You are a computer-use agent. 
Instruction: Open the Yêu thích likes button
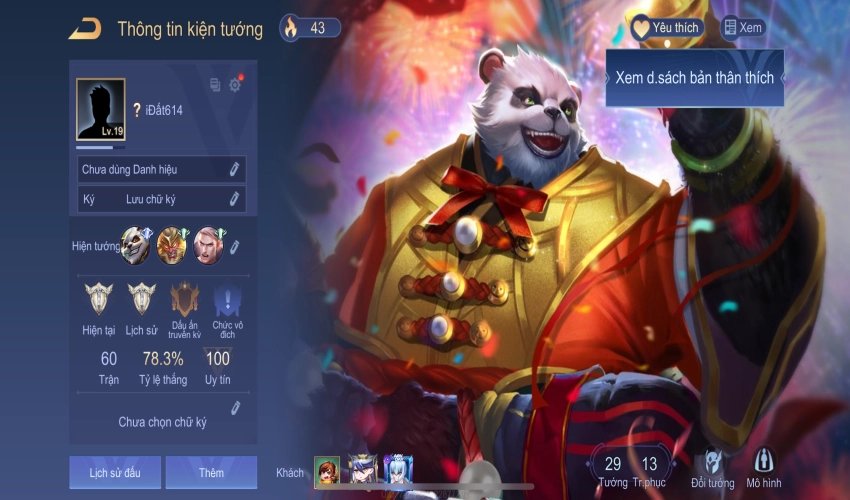[x=665, y=28]
